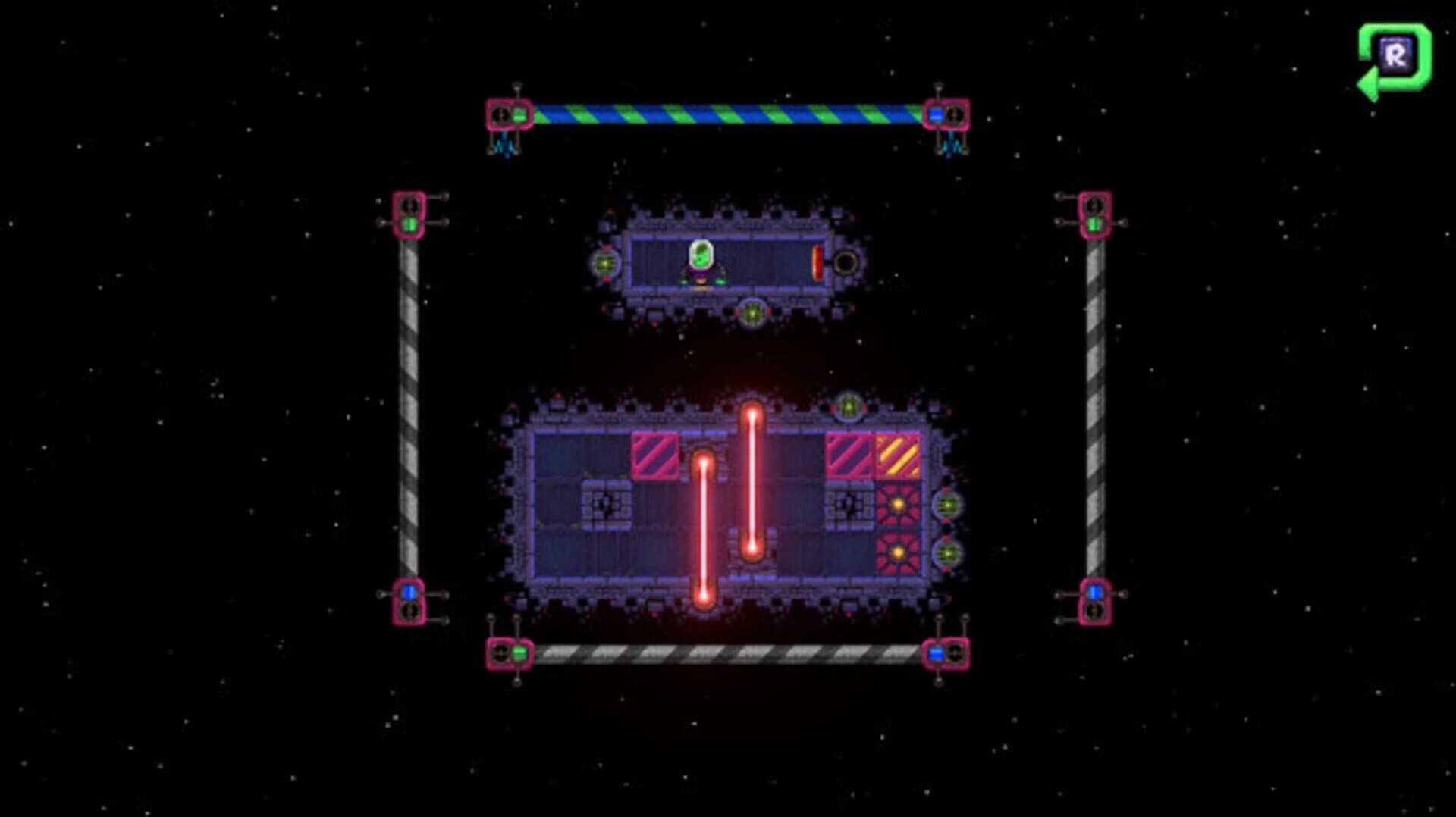Click the blue-green striped beam at the top

(720, 112)
